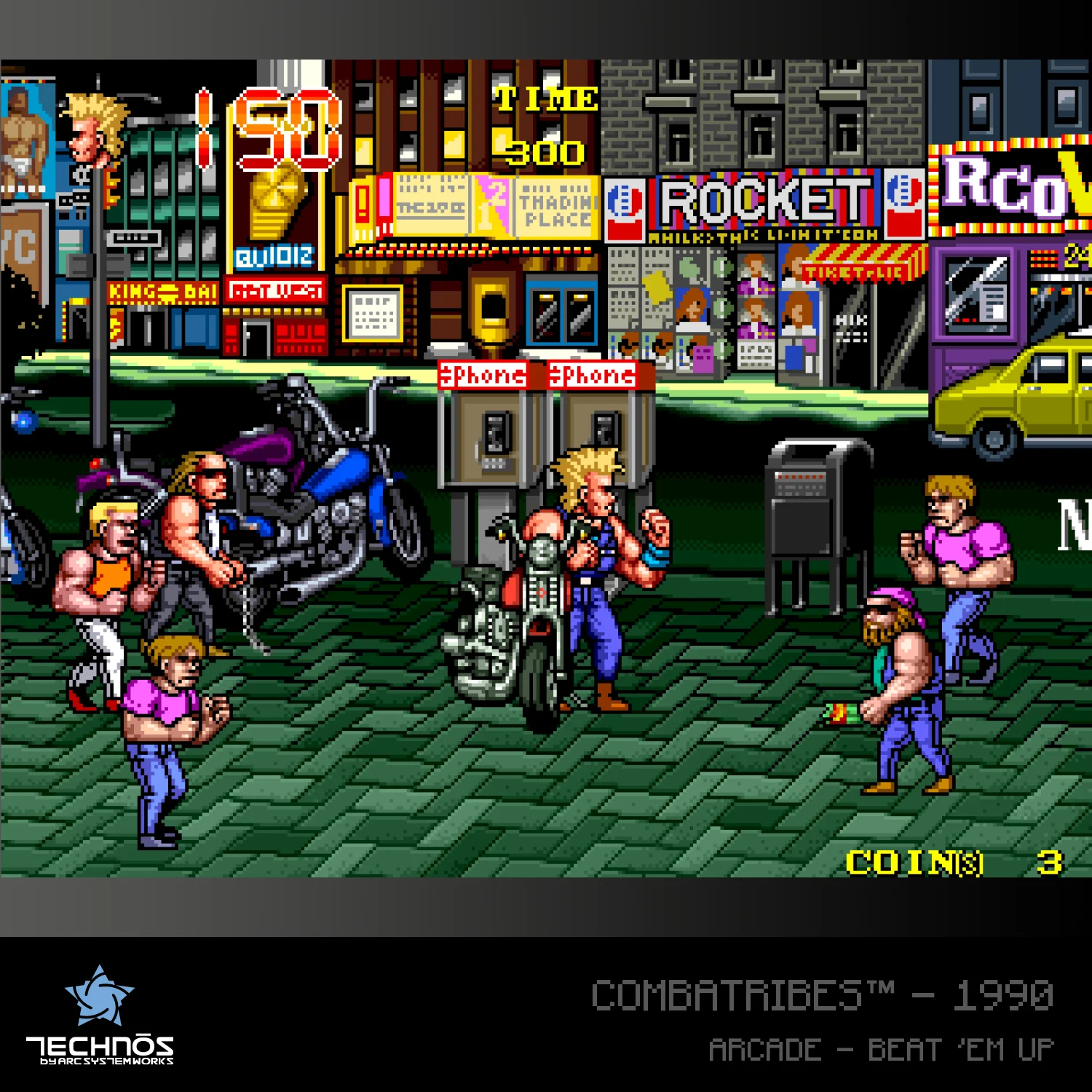Click the KING BAI neon sign
This screenshot has width=1092, height=1092.
[x=160, y=291]
